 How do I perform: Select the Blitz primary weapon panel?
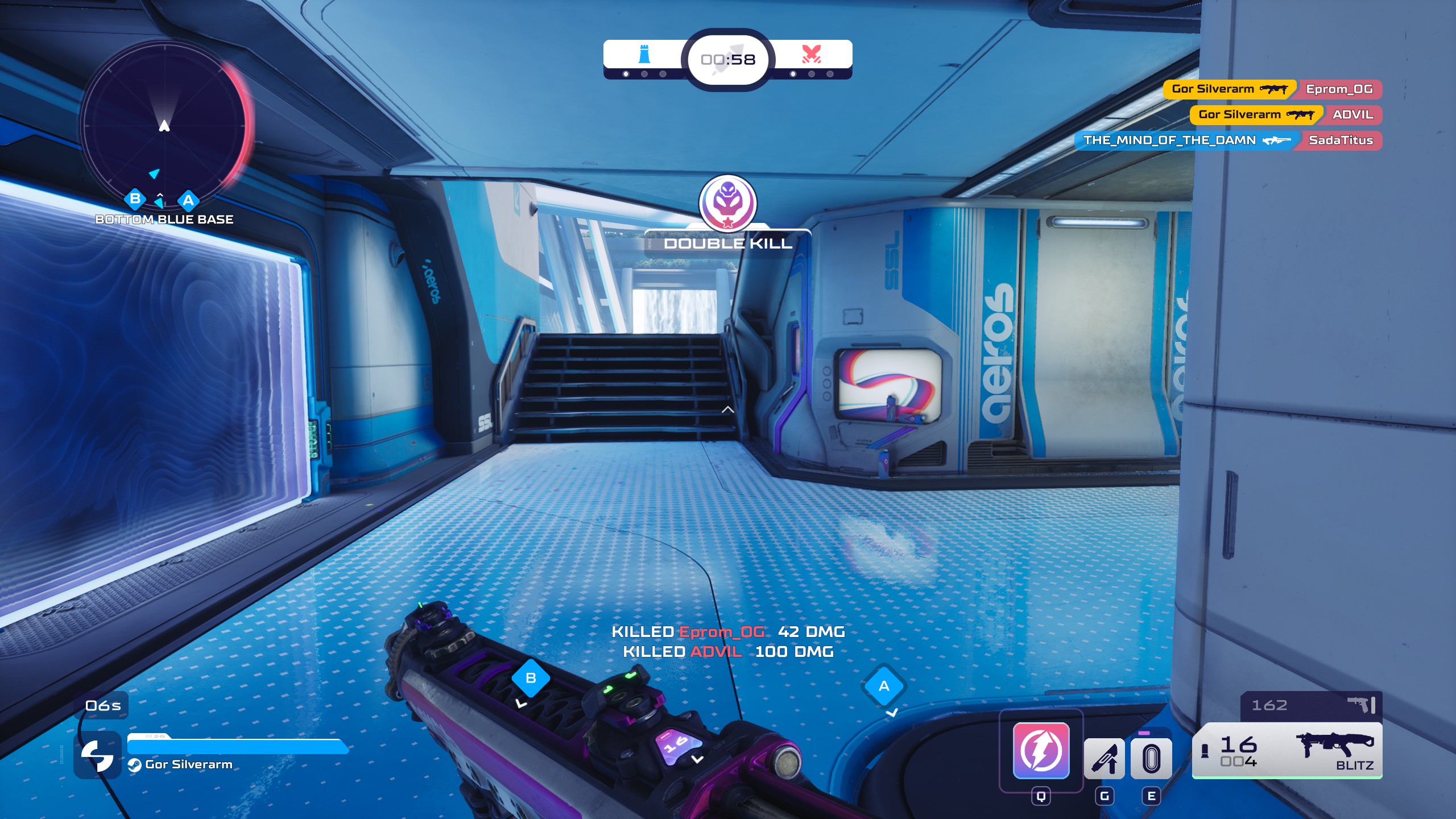(1287, 751)
